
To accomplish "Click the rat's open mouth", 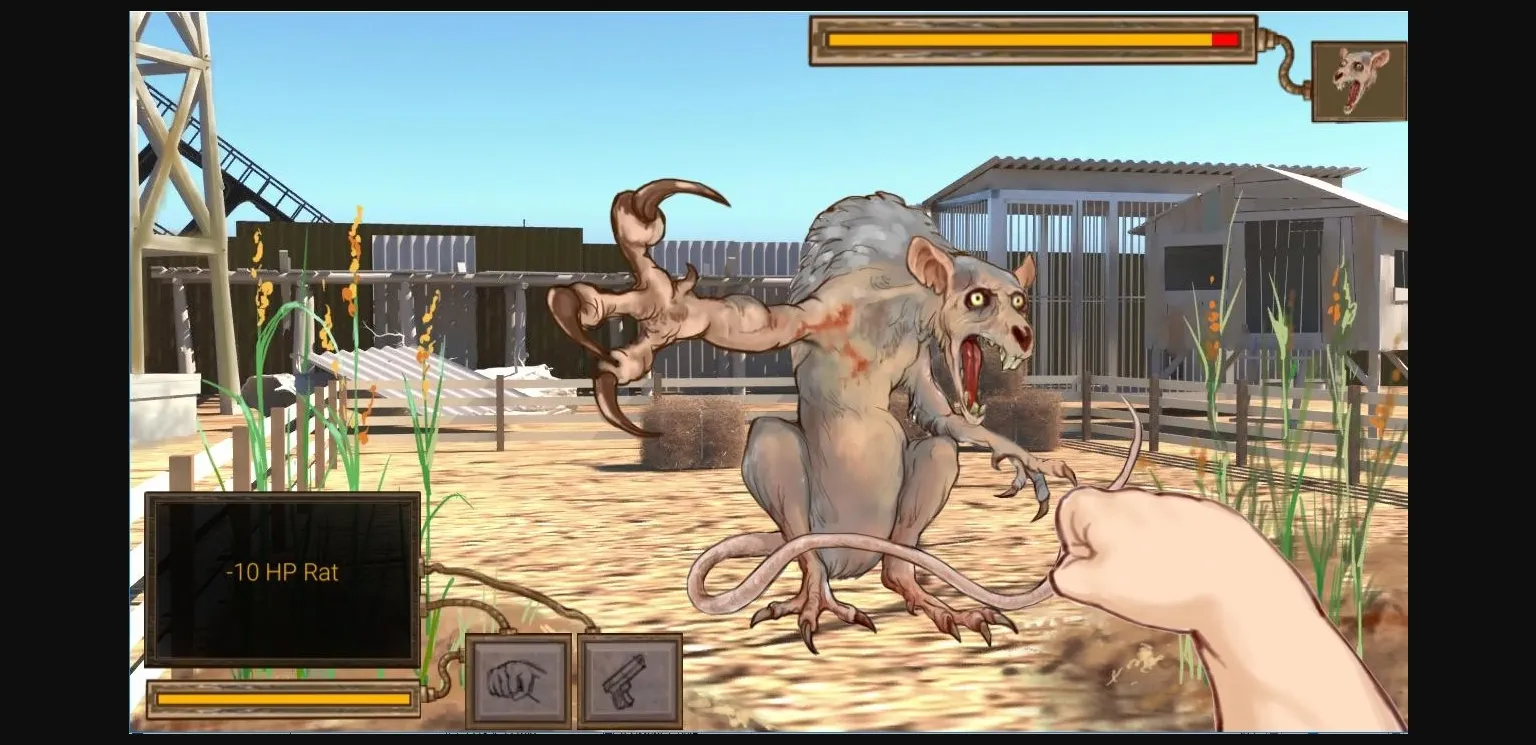I will [x=972, y=370].
